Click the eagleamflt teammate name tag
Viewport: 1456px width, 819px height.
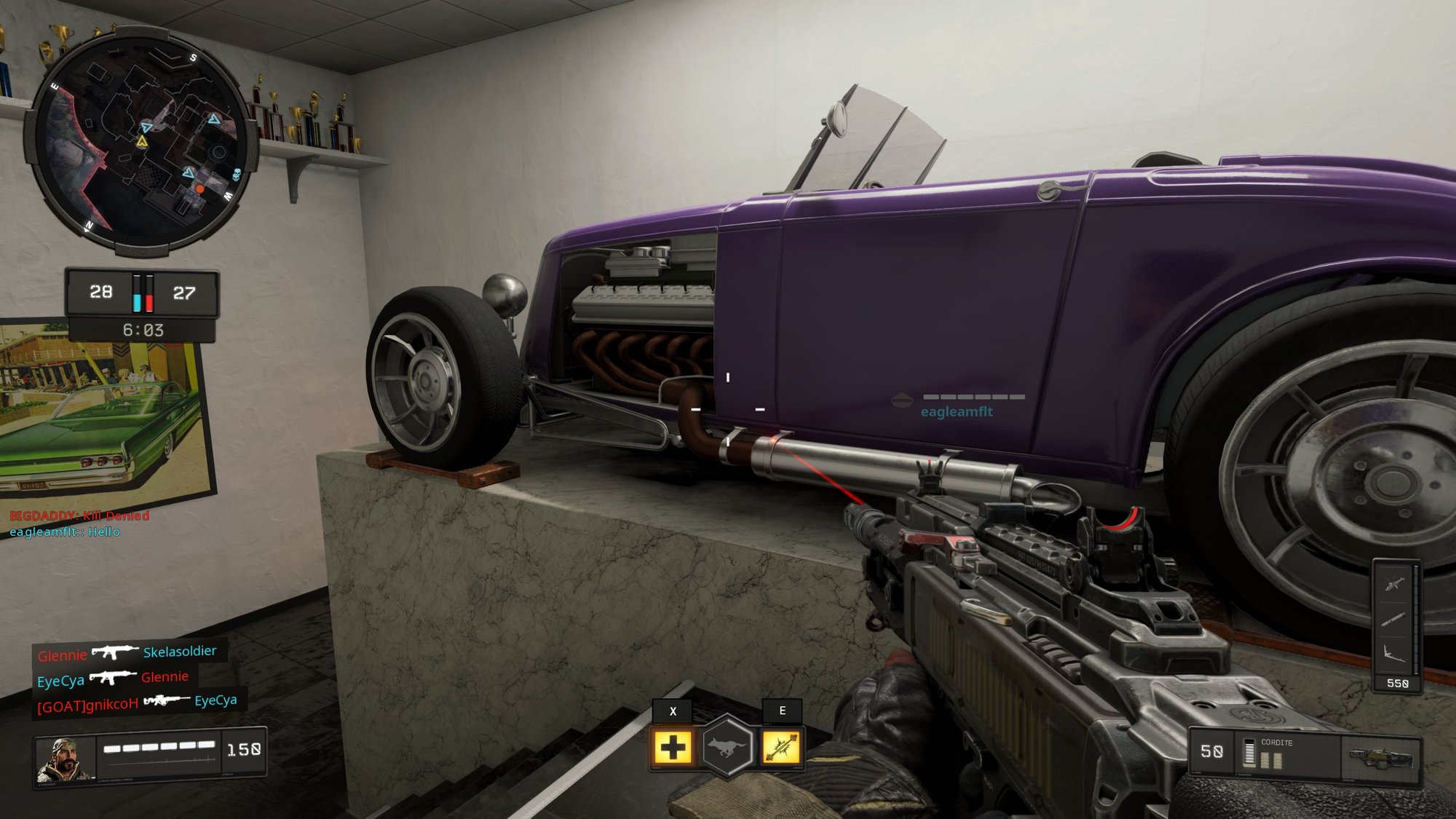956,412
